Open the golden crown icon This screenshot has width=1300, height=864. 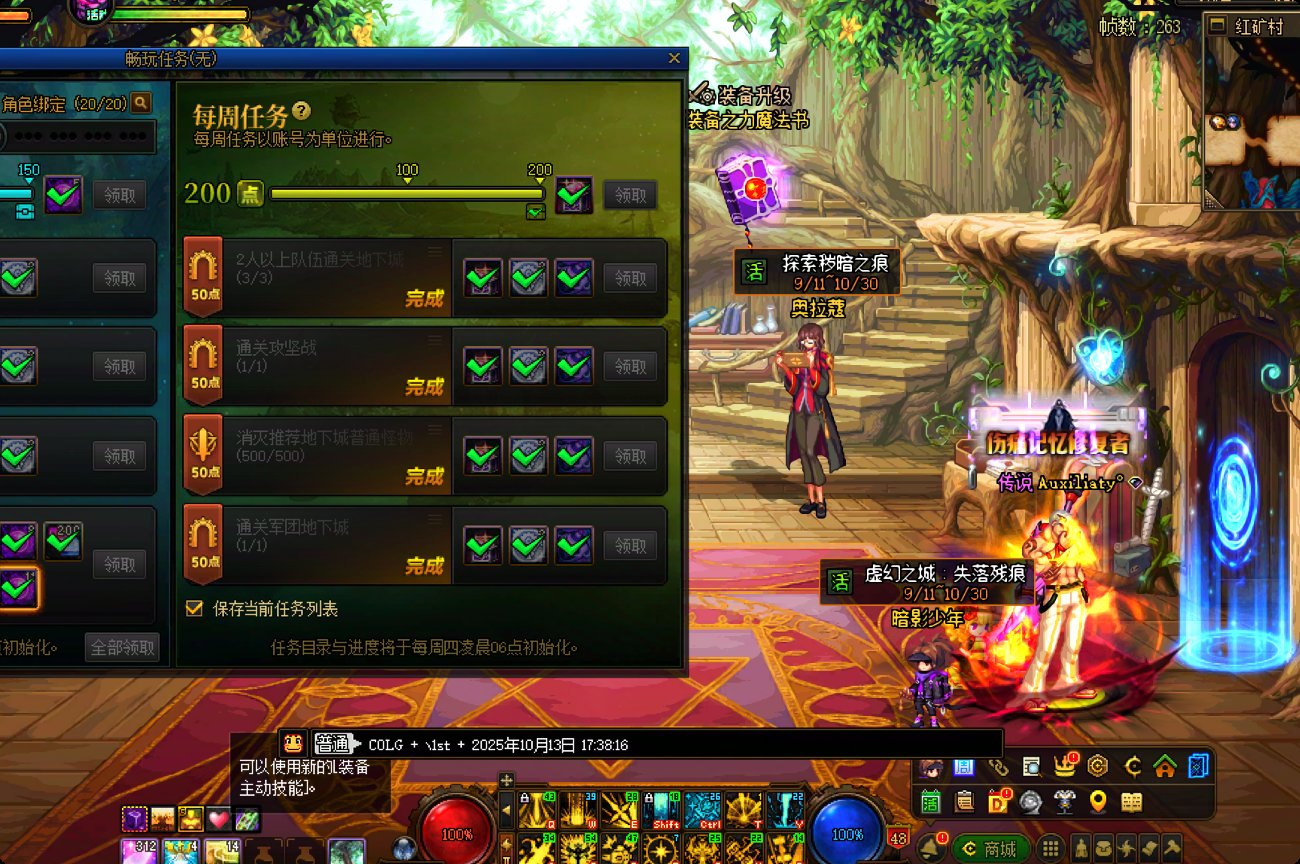coord(1065,767)
